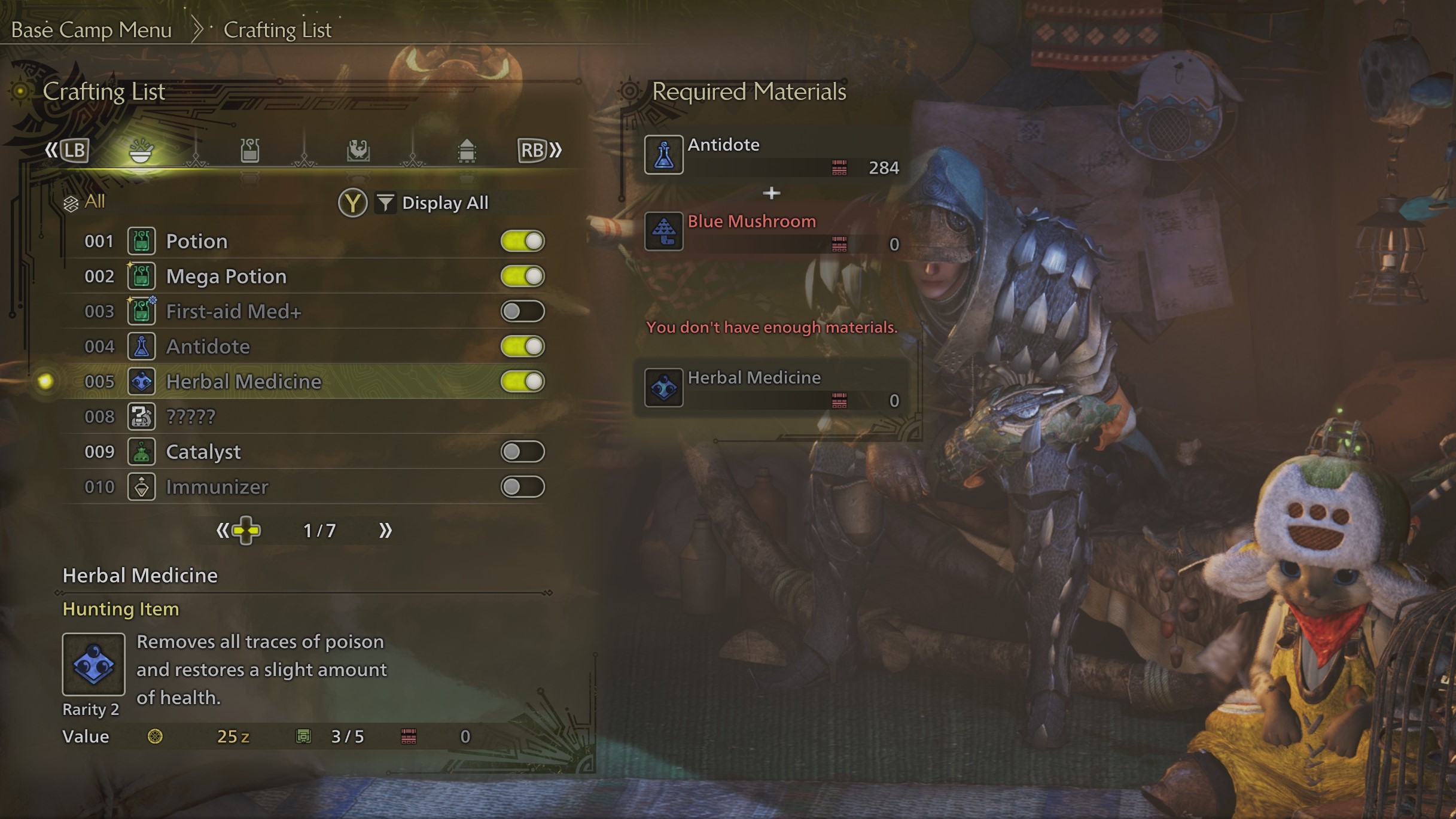Disable auto-crafting for Potion

tap(523, 241)
